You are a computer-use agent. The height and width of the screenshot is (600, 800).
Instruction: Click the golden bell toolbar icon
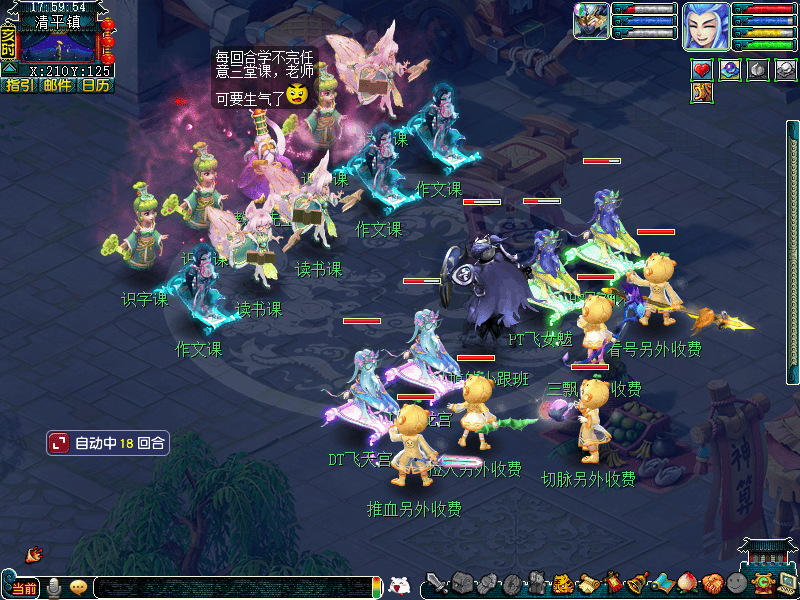(x=637, y=583)
